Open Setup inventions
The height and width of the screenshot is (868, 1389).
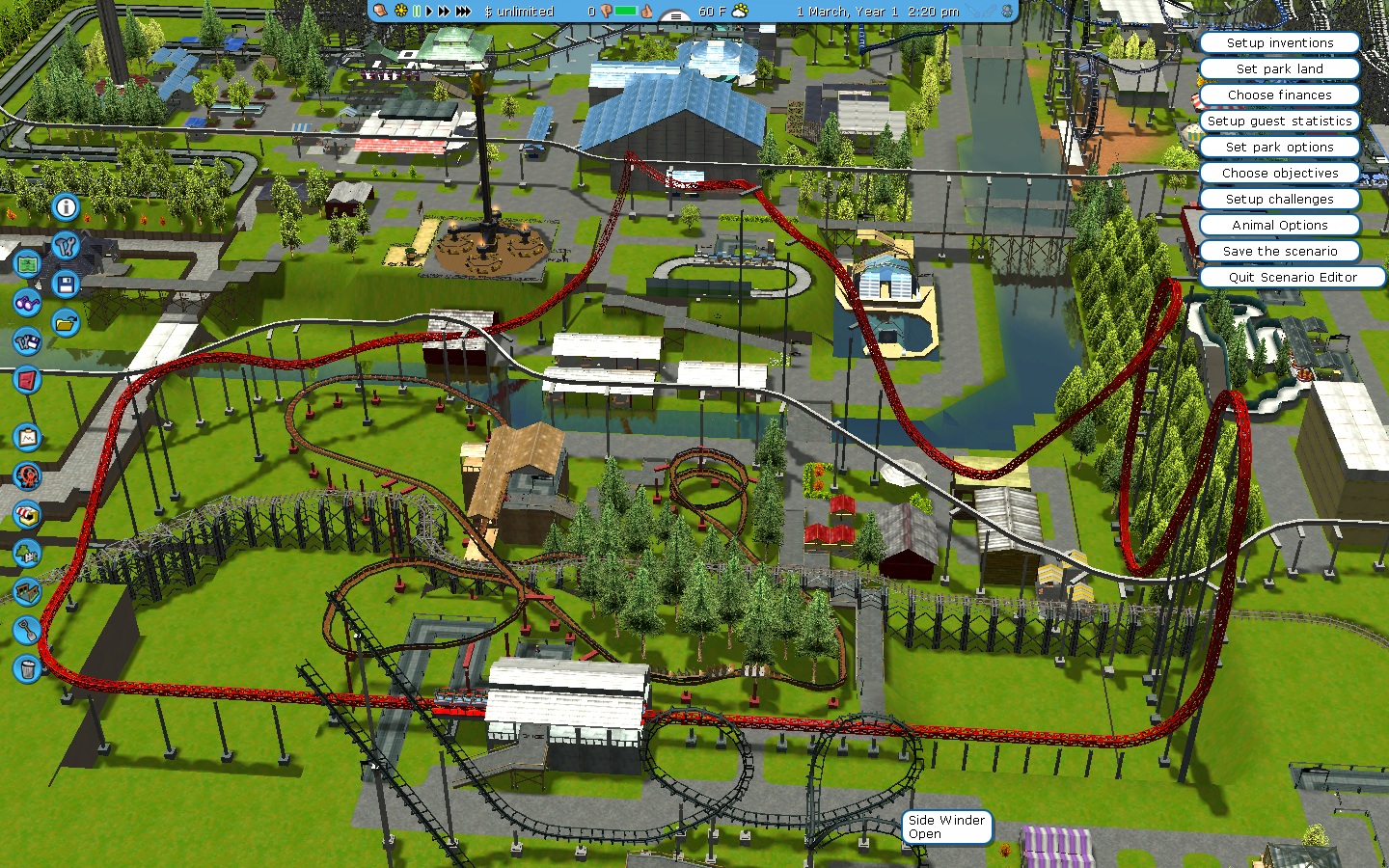click(x=1279, y=43)
